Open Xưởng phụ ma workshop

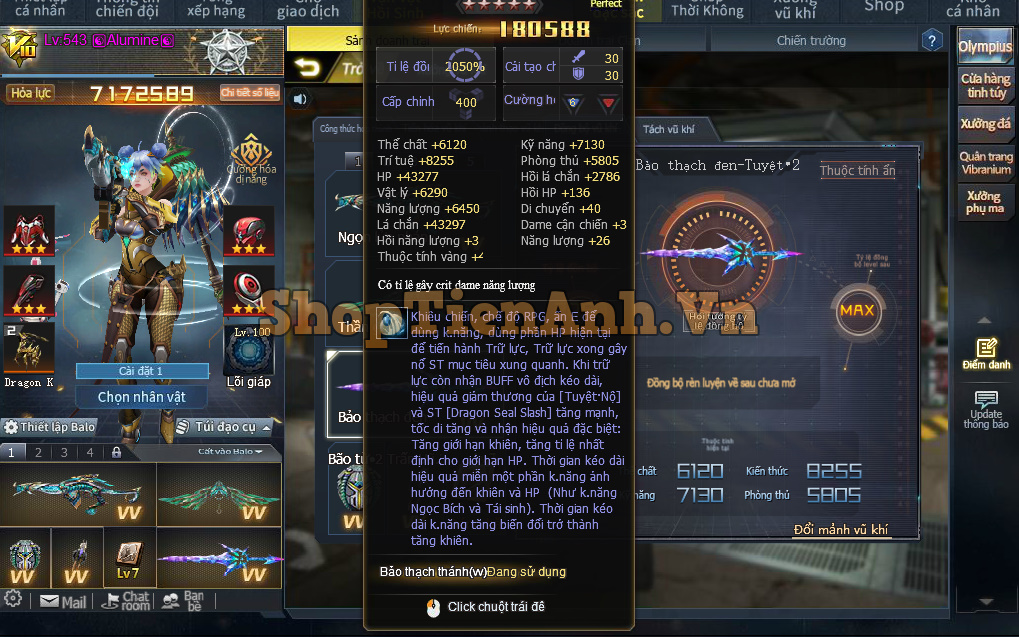[985, 203]
